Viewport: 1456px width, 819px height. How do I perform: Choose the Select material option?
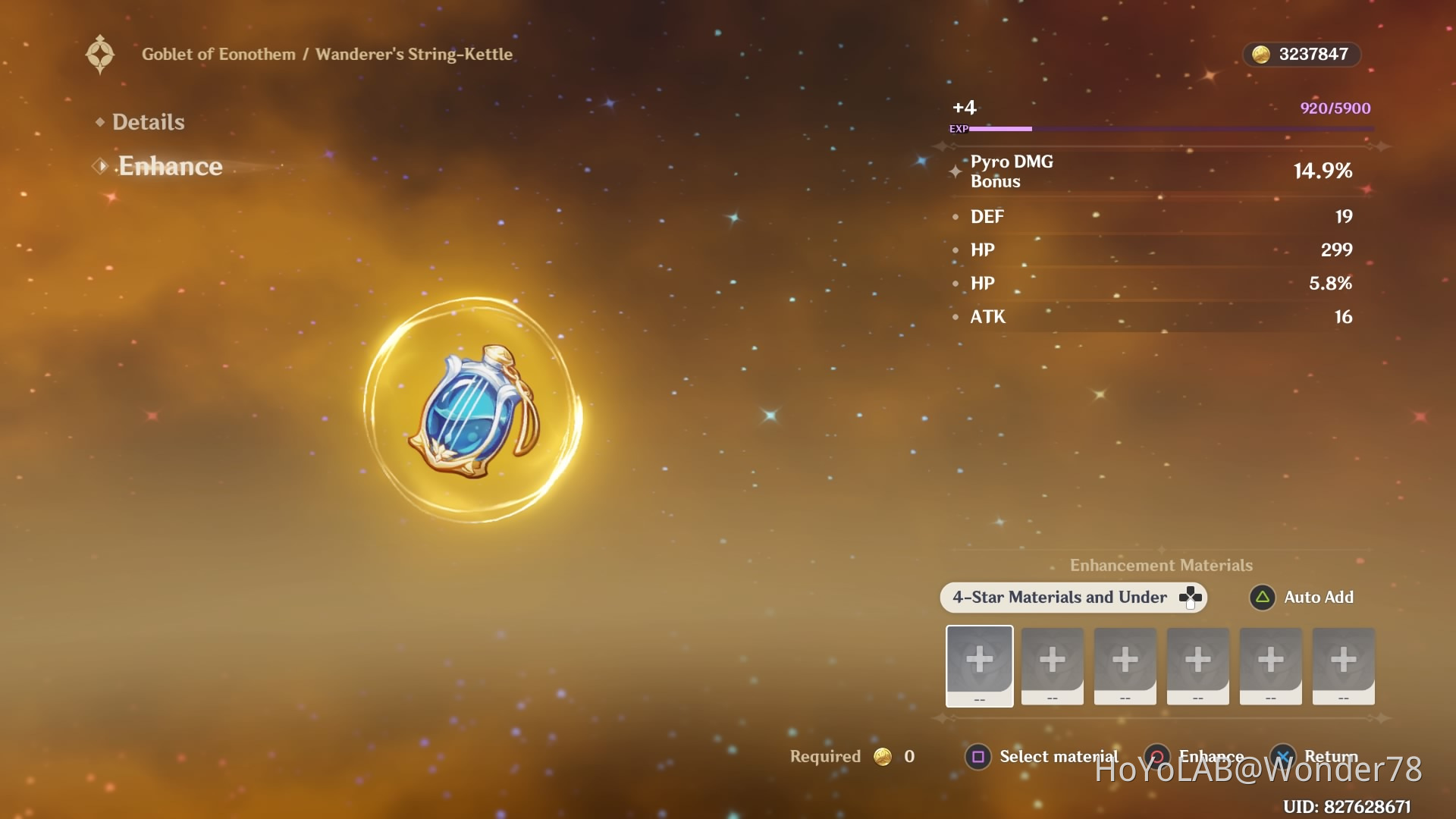click(1042, 757)
